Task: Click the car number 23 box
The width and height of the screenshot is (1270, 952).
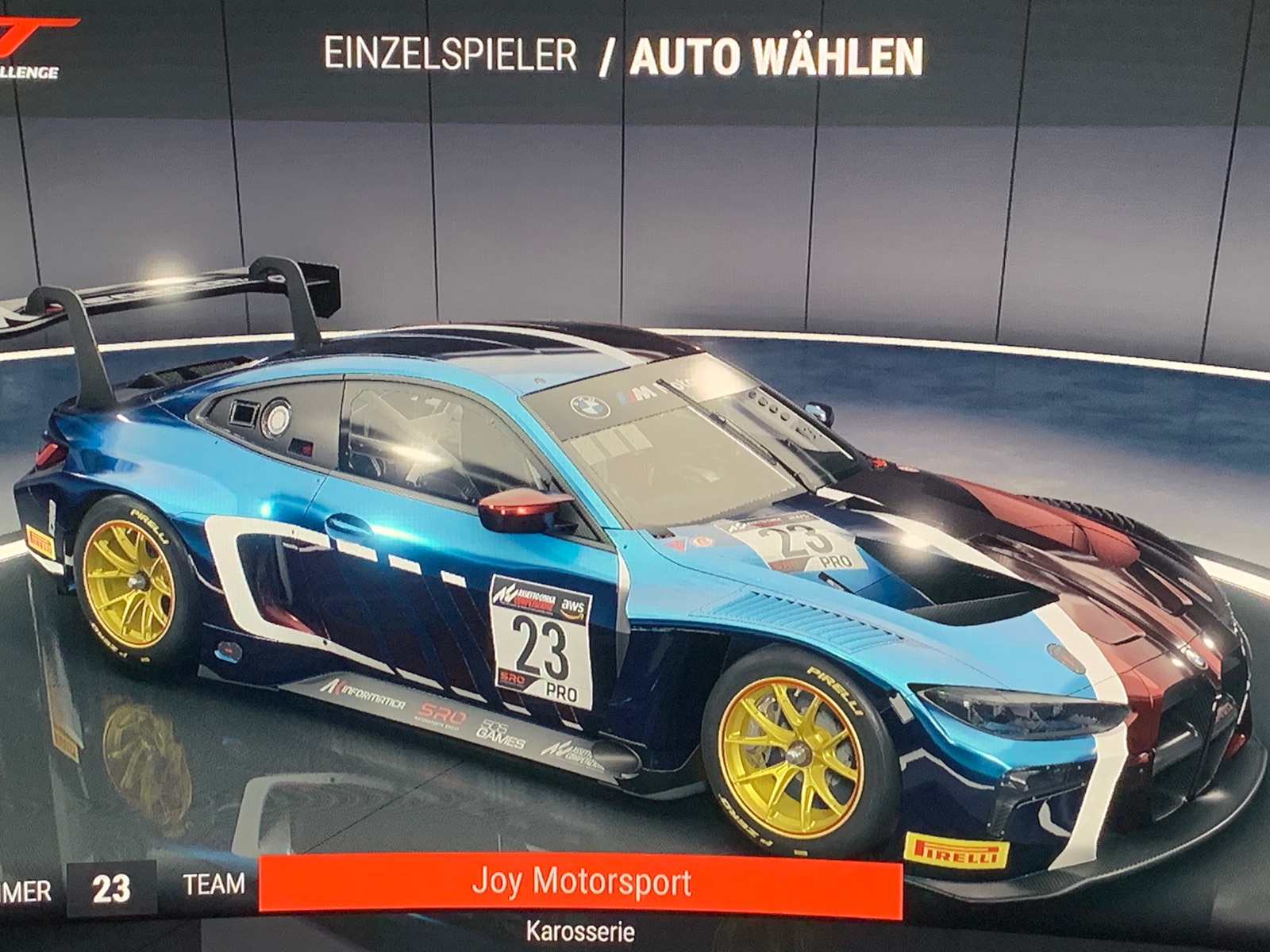Action: tap(111, 889)
